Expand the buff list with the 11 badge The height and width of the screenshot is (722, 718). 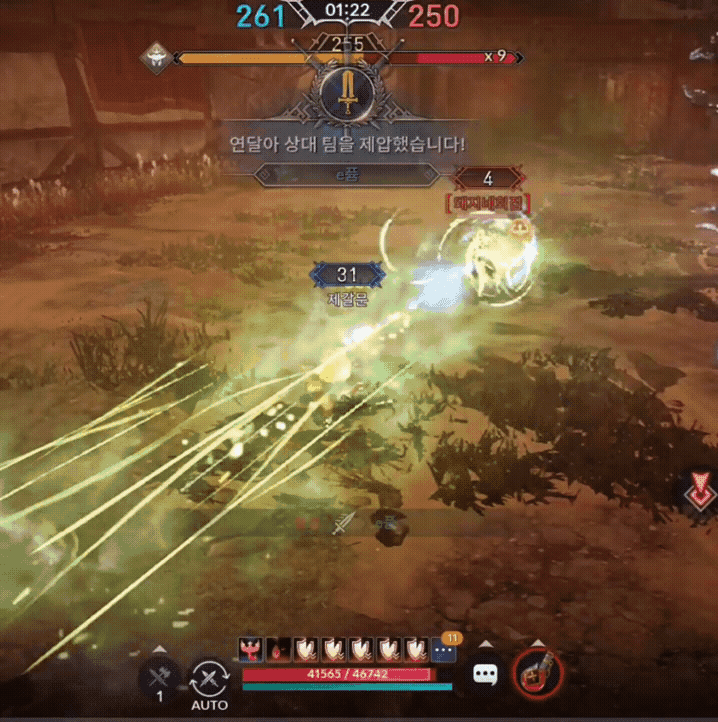444,651
